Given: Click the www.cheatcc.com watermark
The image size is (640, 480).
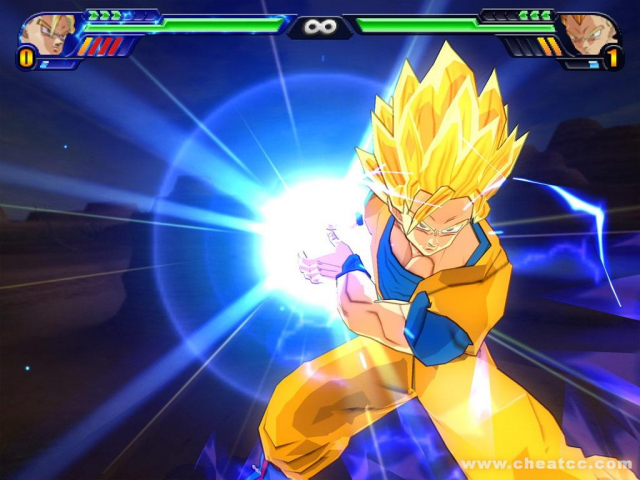Looking at the screenshot, I should 545,464.
